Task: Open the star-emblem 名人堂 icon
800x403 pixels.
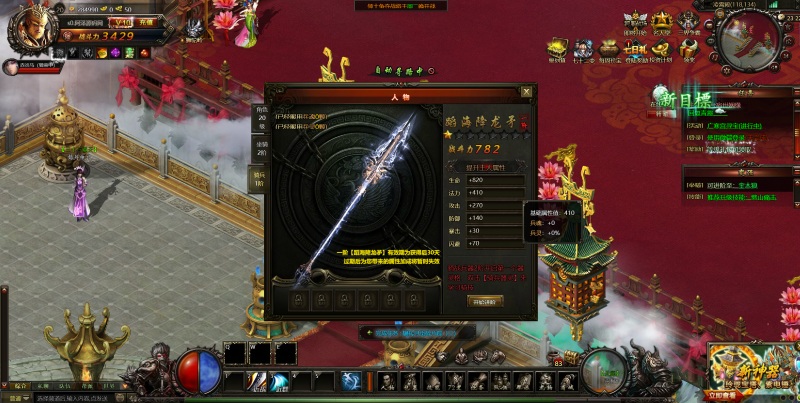Action: pos(662,21)
